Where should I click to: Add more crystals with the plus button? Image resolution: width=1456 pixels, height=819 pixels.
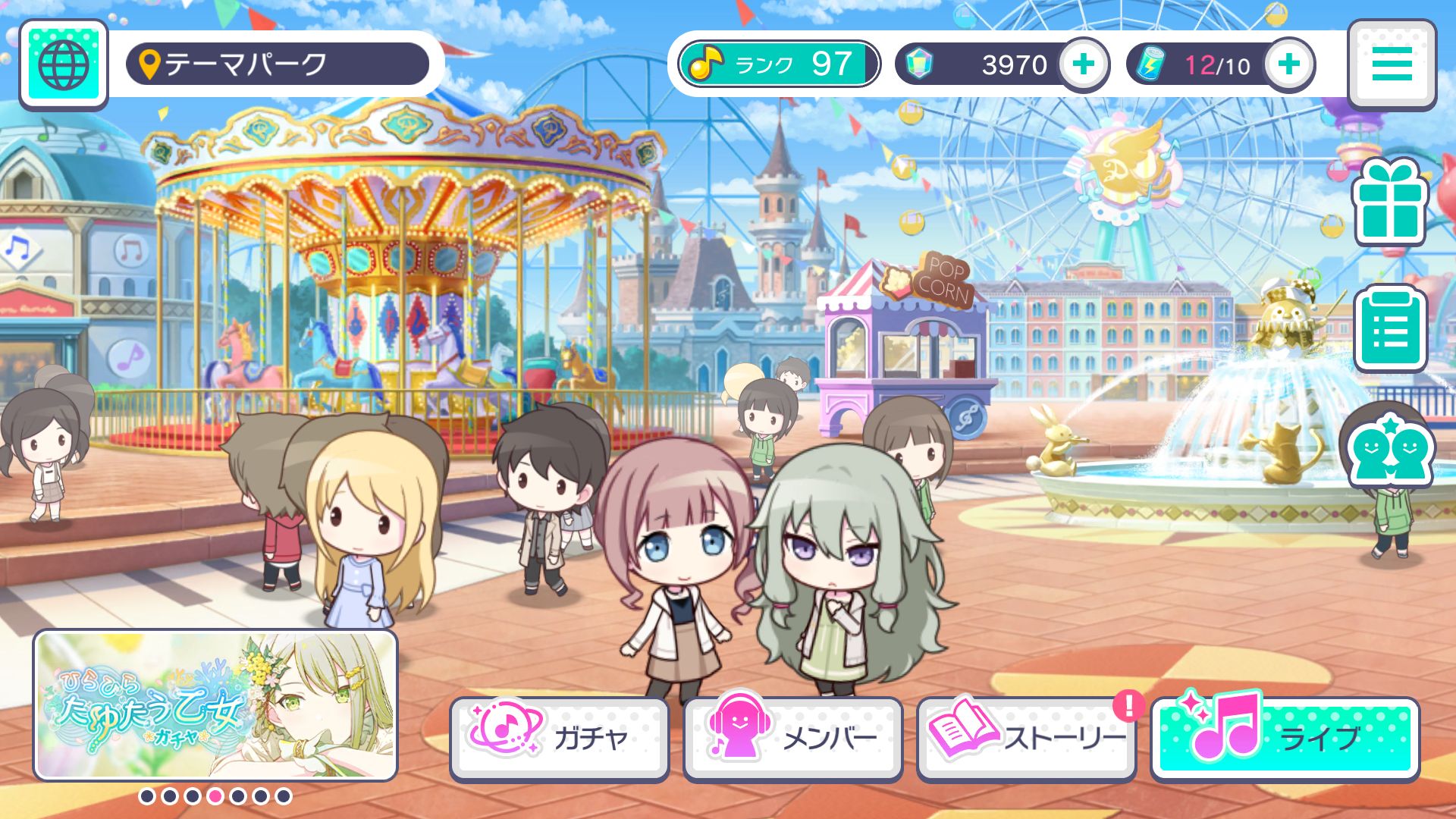pos(1083,64)
